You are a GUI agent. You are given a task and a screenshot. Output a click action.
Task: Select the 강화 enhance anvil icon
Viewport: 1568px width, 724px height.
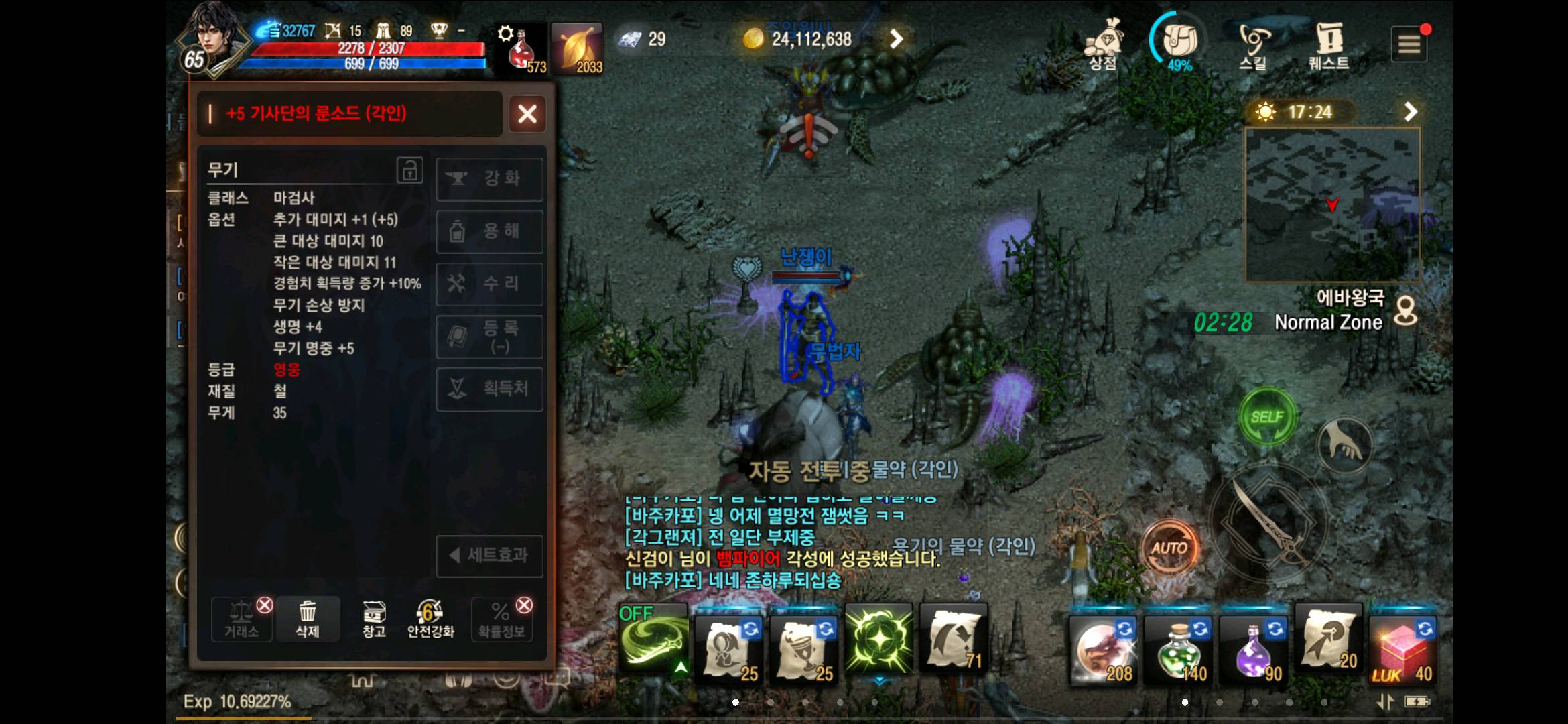[x=490, y=179]
